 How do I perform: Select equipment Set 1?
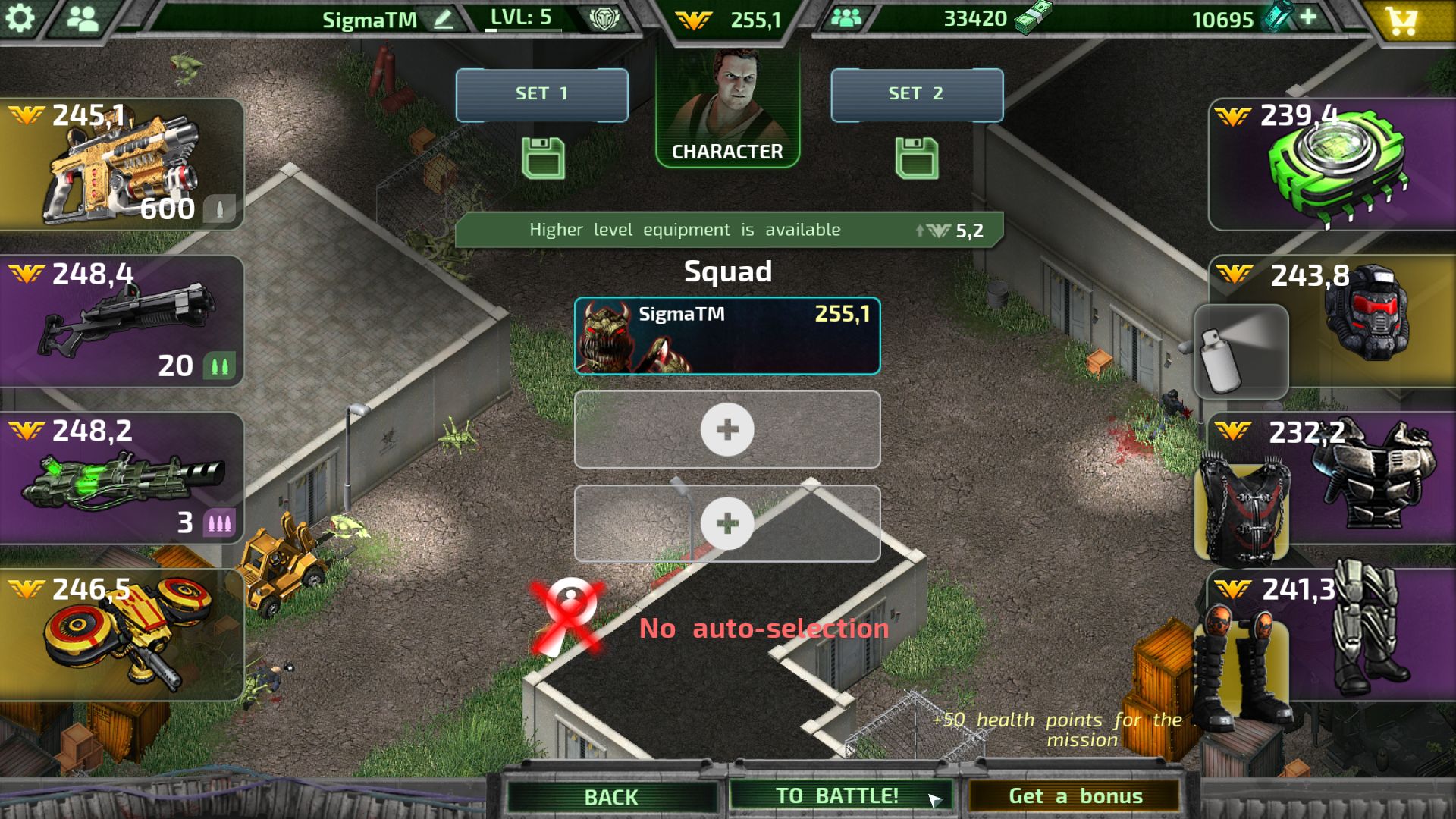pos(541,94)
